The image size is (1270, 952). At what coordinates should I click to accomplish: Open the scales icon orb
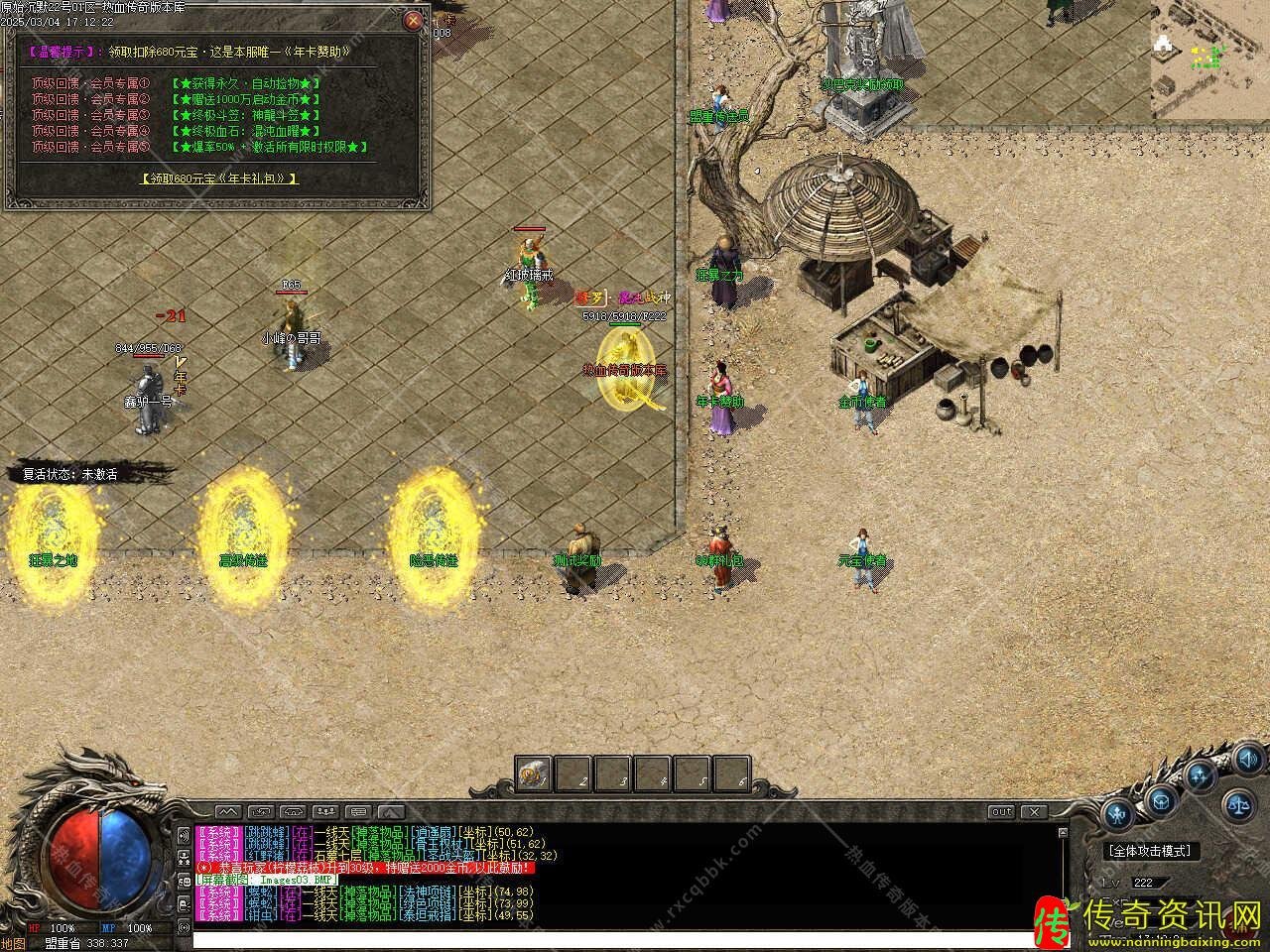[x=1238, y=804]
